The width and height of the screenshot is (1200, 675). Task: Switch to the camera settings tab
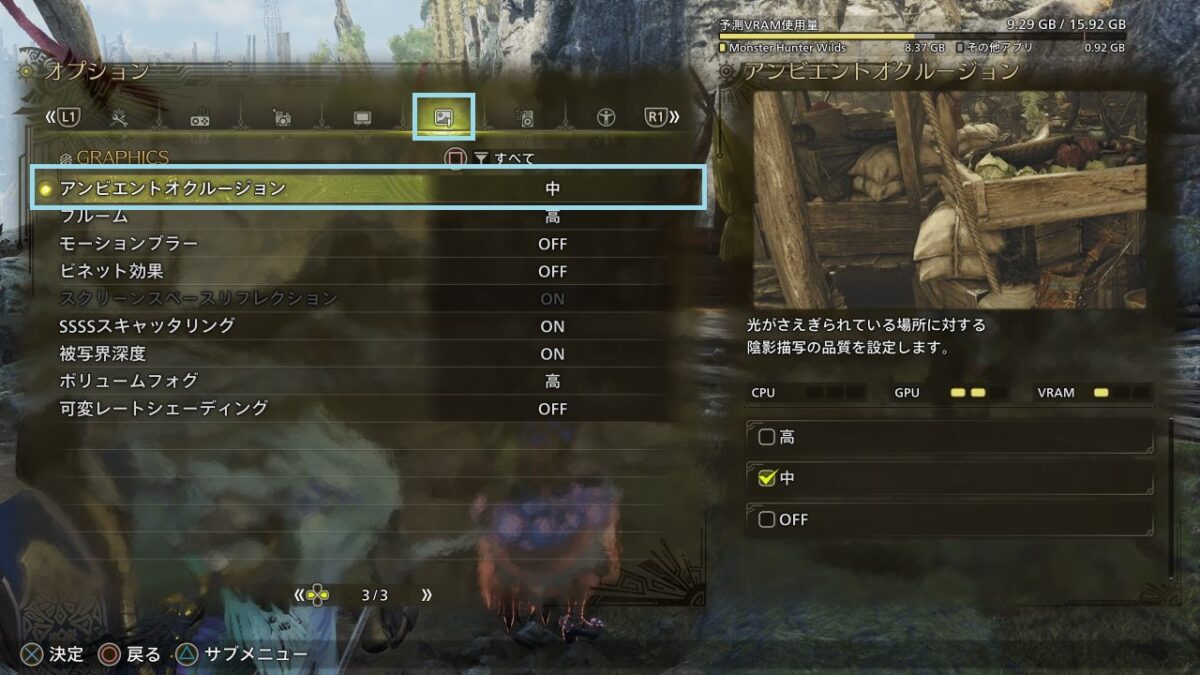(x=282, y=118)
